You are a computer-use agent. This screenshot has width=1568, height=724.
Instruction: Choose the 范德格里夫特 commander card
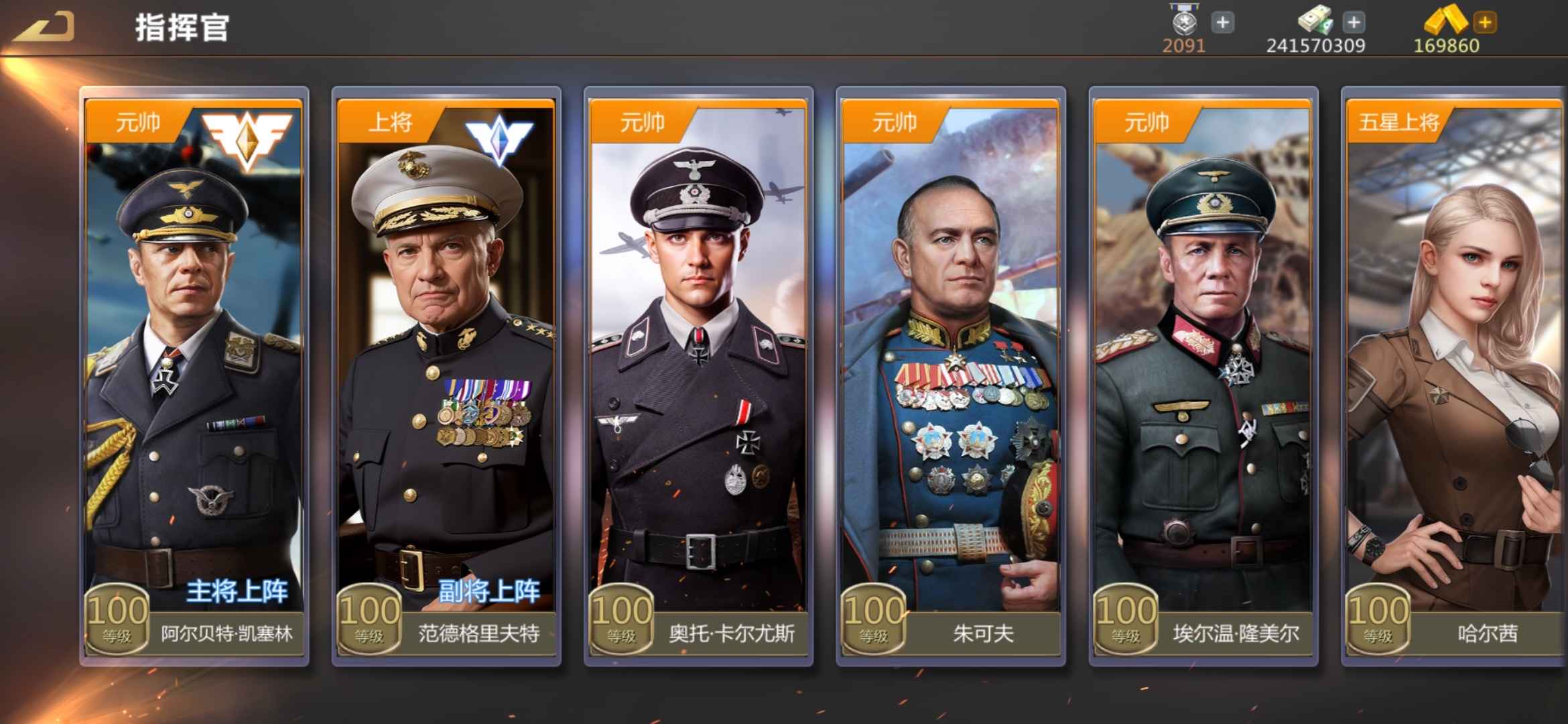(x=446, y=375)
